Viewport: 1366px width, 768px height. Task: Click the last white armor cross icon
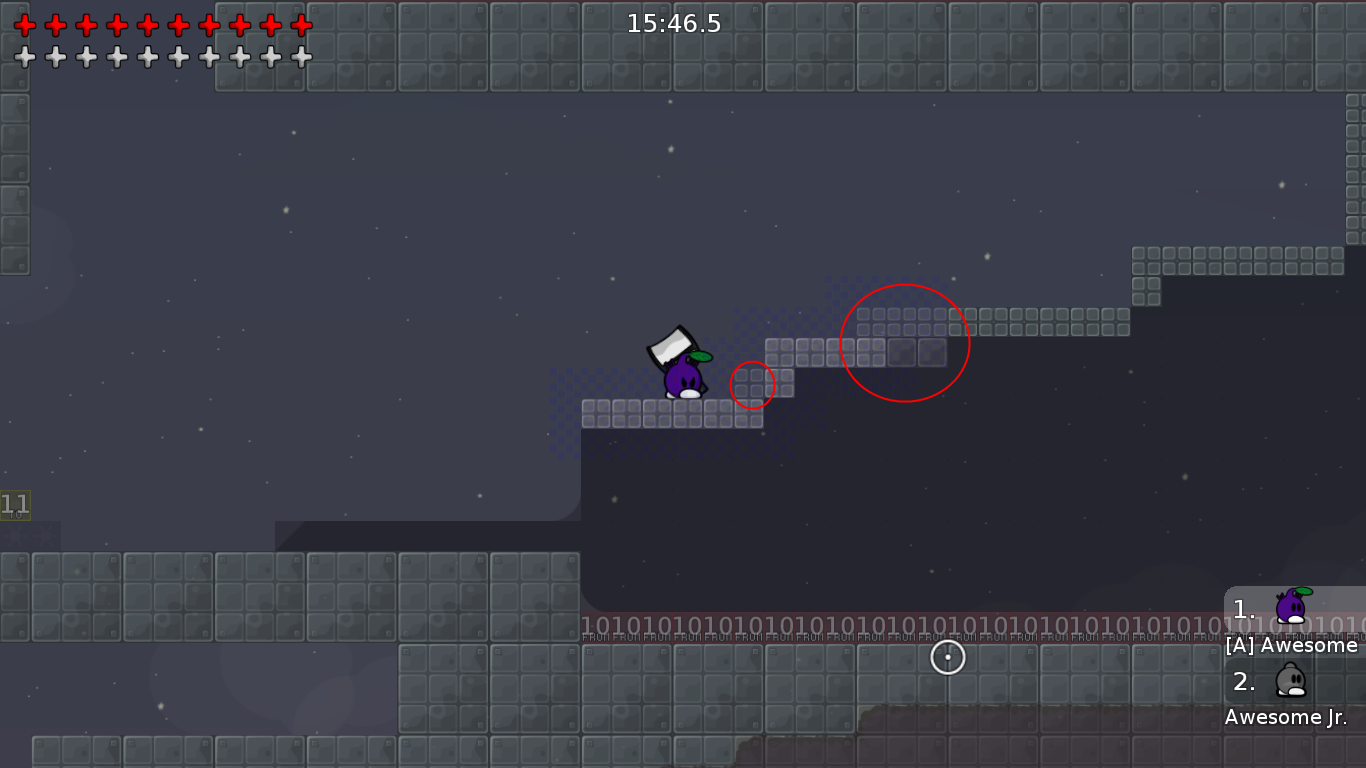[x=301, y=57]
